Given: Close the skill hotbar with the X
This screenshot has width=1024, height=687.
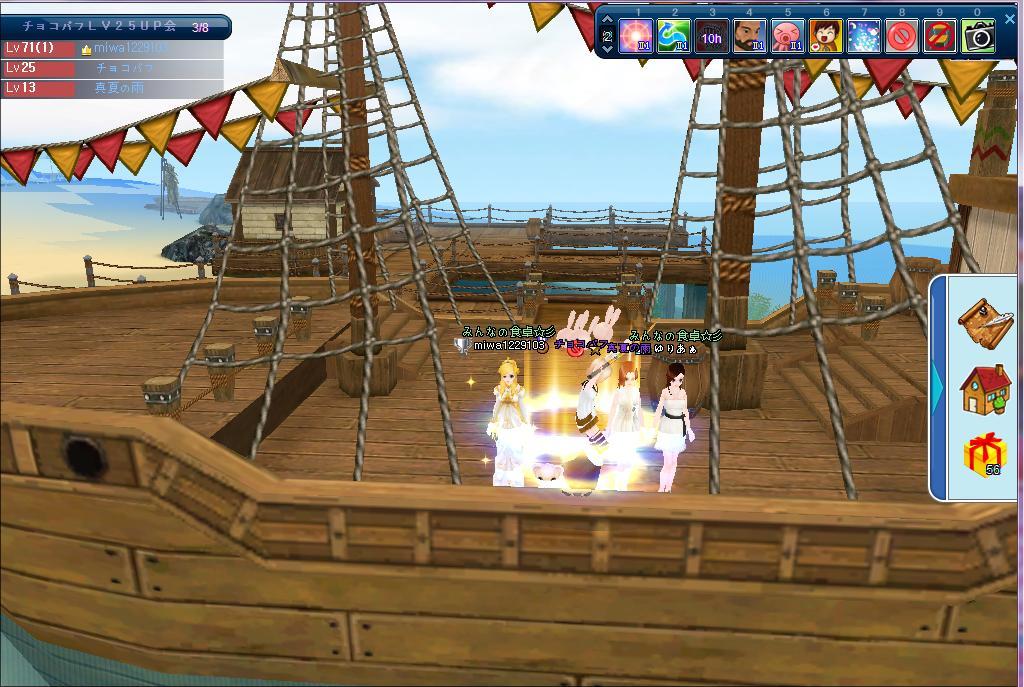Looking at the screenshot, I should (x=1009, y=19).
